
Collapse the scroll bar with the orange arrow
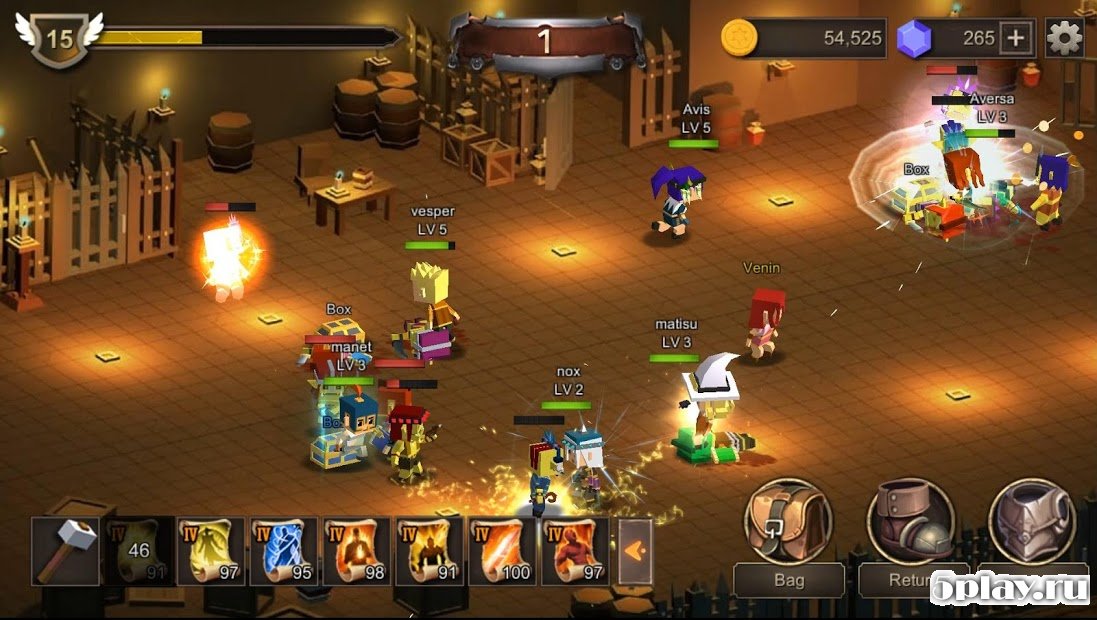point(635,549)
